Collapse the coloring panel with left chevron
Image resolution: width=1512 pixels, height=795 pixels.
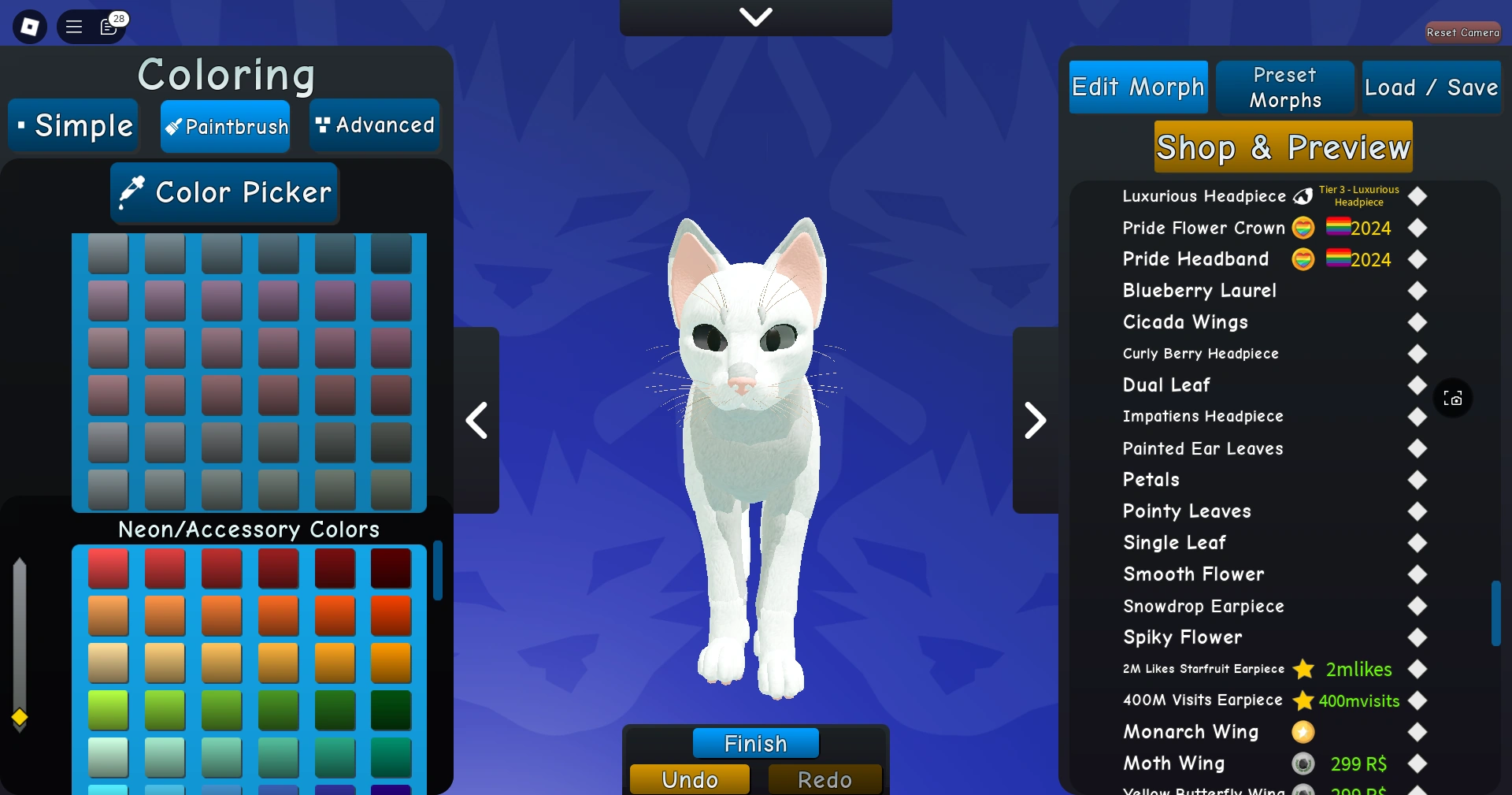coord(476,420)
